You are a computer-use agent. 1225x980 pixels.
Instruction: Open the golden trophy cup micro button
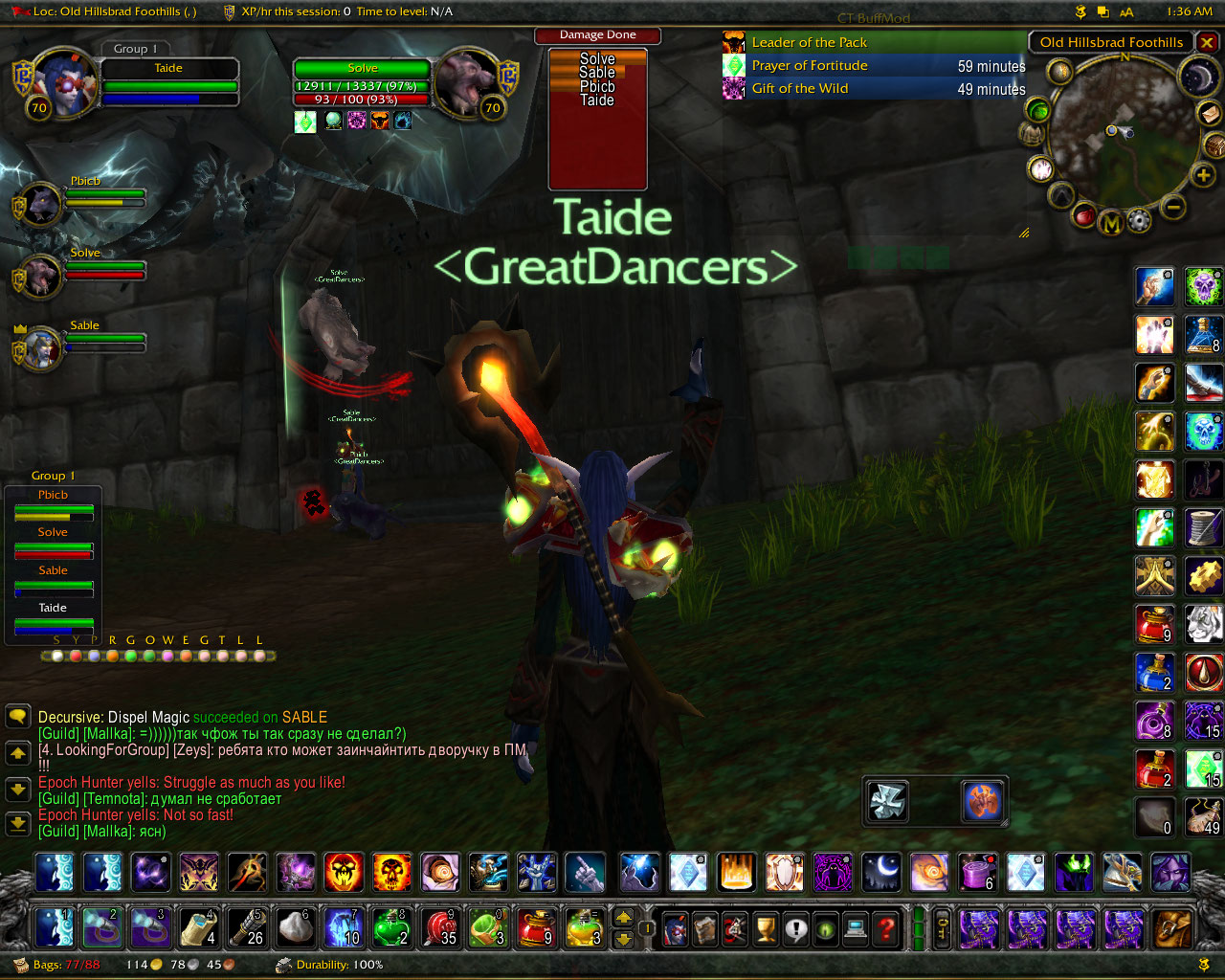(x=765, y=928)
